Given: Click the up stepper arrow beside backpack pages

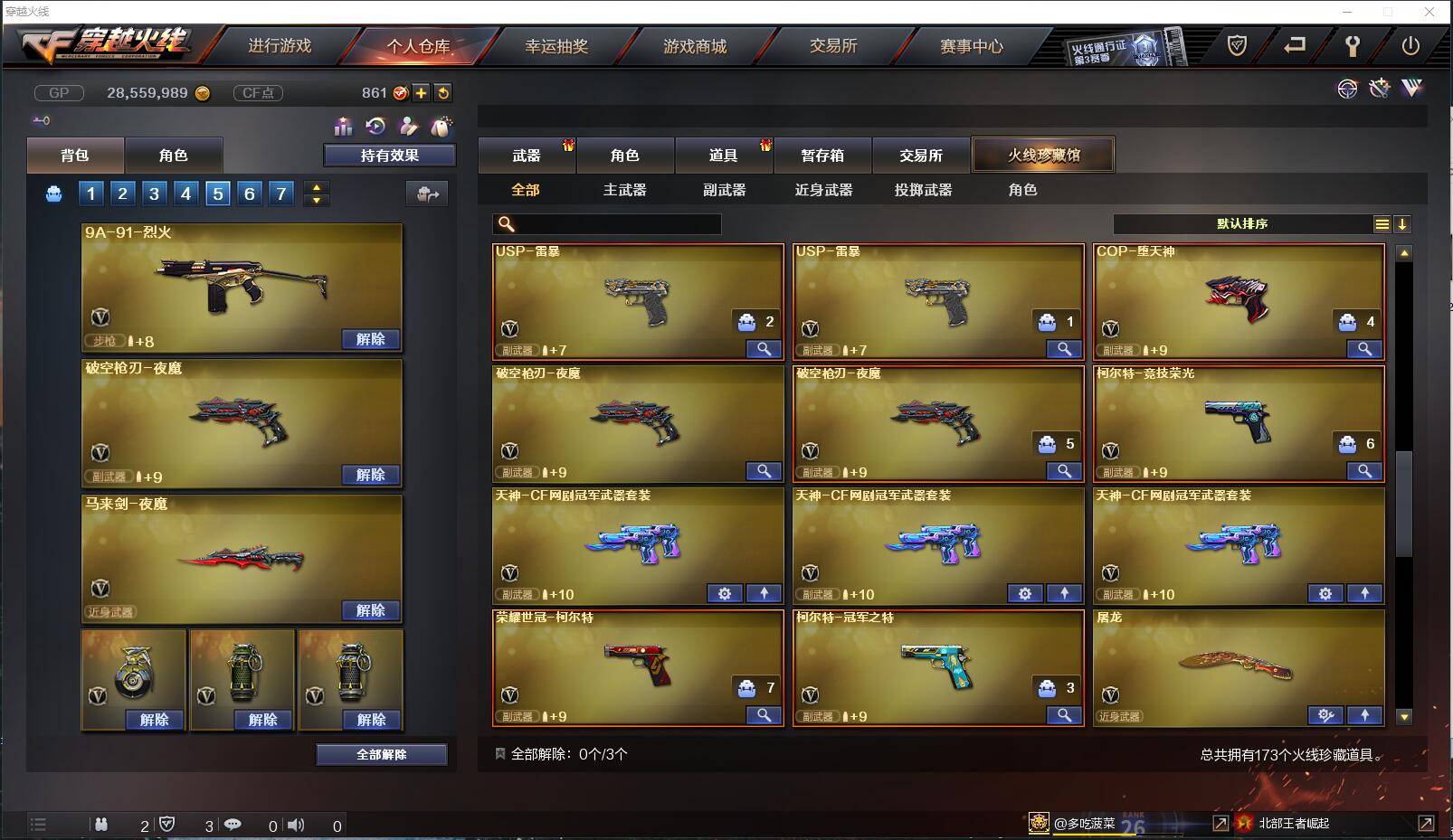Looking at the screenshot, I should (316, 187).
